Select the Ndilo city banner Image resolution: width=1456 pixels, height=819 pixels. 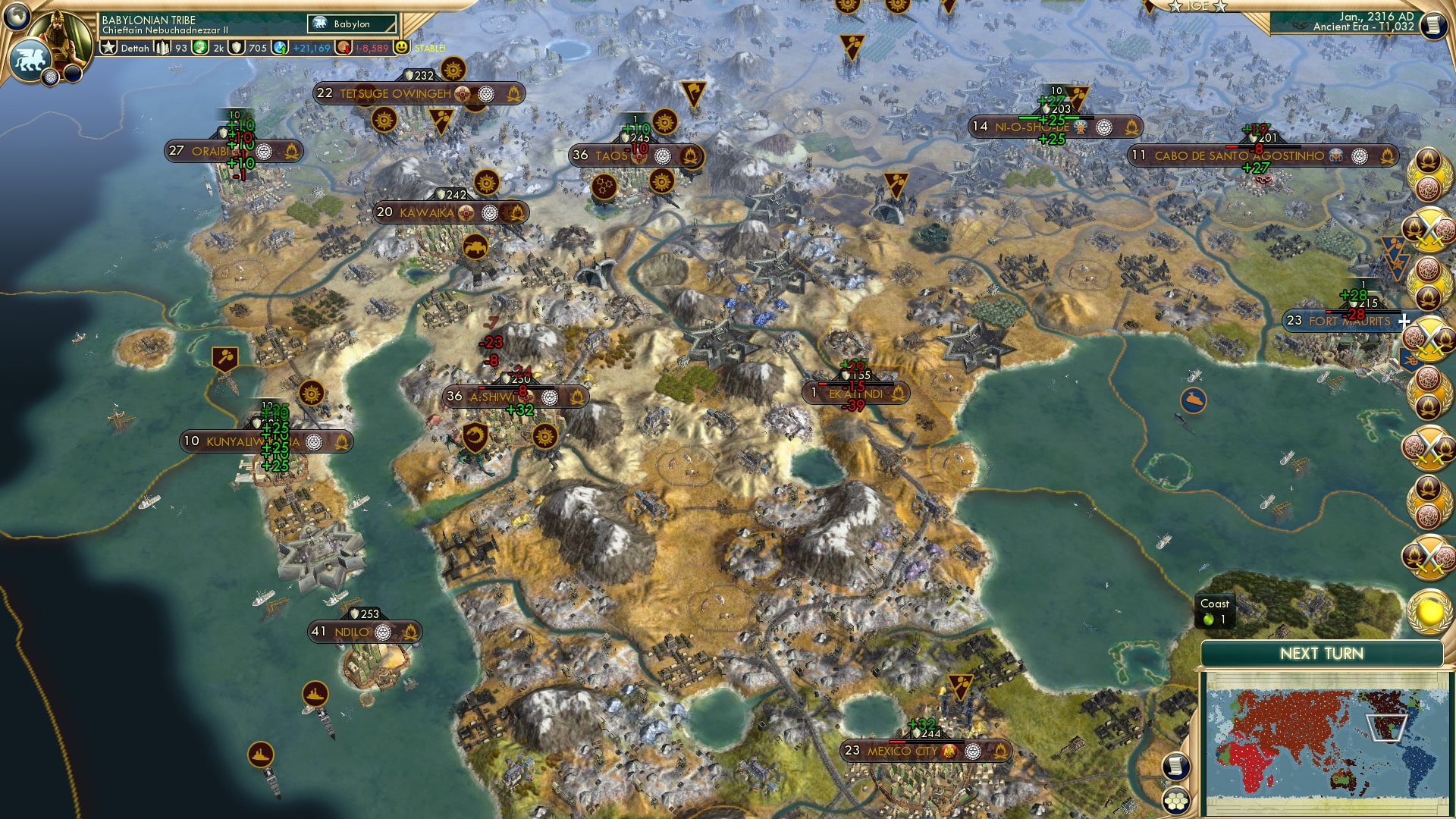[351, 632]
